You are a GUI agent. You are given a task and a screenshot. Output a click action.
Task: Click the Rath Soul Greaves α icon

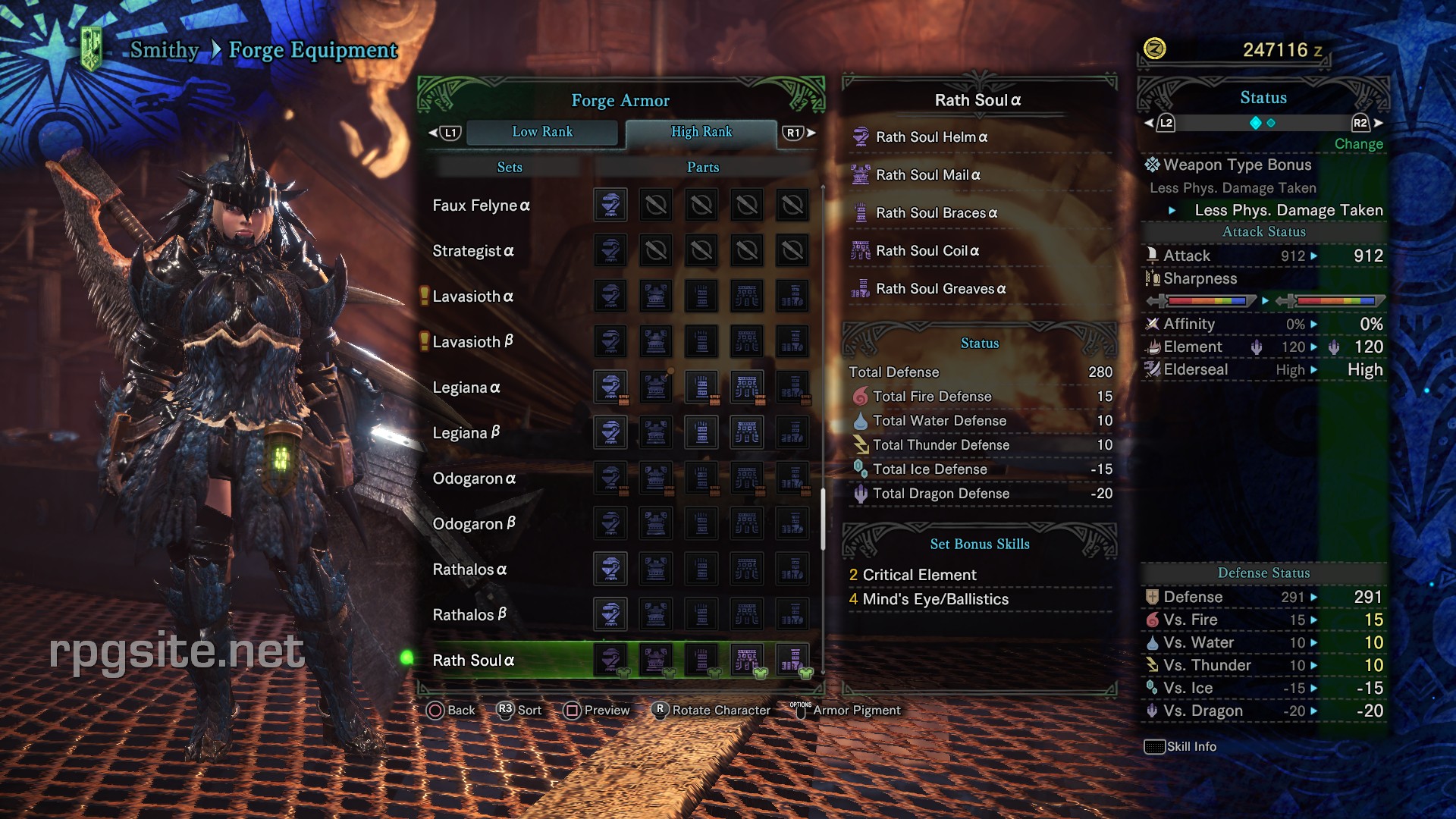point(860,289)
